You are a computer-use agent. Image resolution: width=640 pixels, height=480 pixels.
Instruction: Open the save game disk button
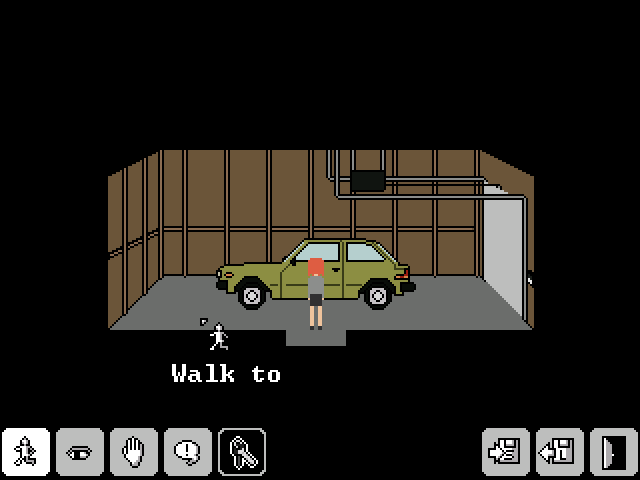(506, 451)
